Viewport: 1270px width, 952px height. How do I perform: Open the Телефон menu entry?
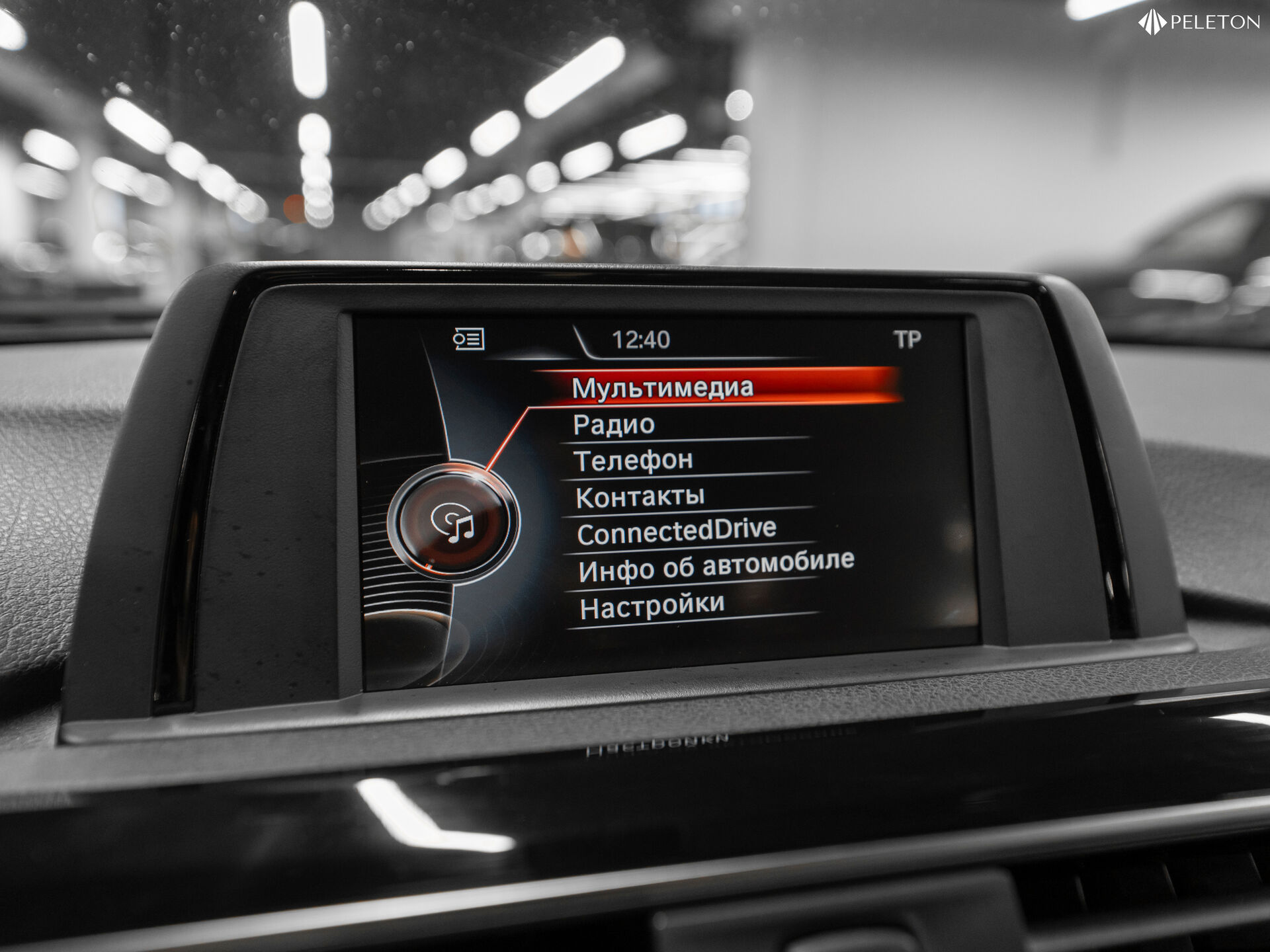click(x=633, y=460)
